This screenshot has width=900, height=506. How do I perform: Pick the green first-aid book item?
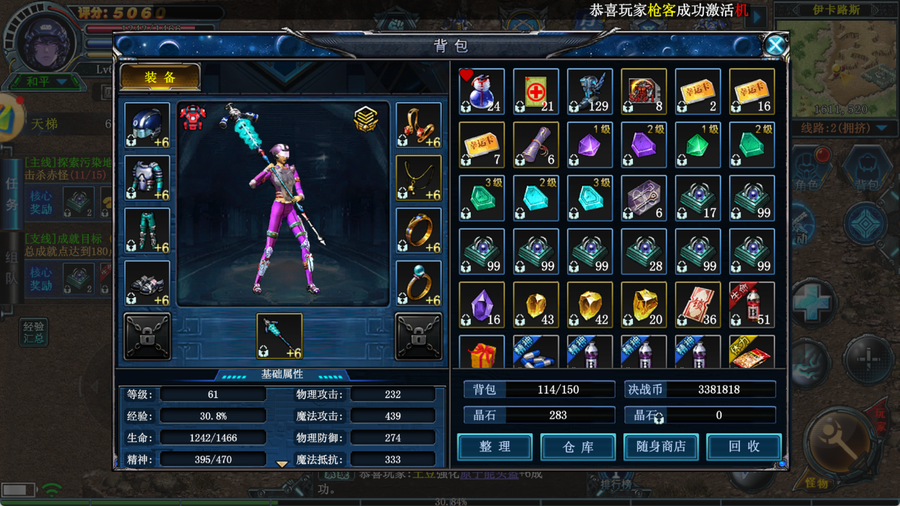536,91
